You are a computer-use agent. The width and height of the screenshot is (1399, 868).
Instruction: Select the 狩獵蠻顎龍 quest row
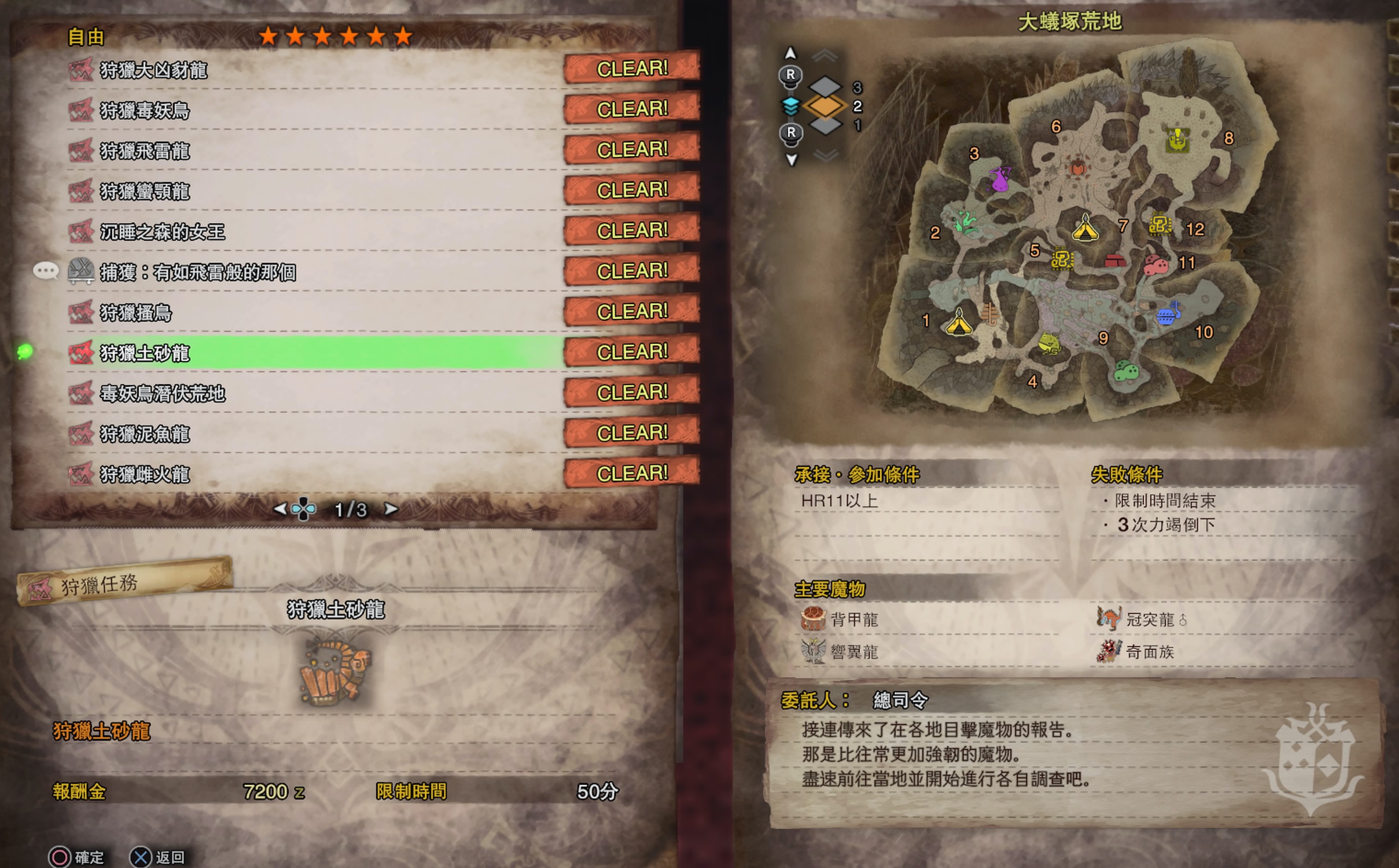[145, 192]
